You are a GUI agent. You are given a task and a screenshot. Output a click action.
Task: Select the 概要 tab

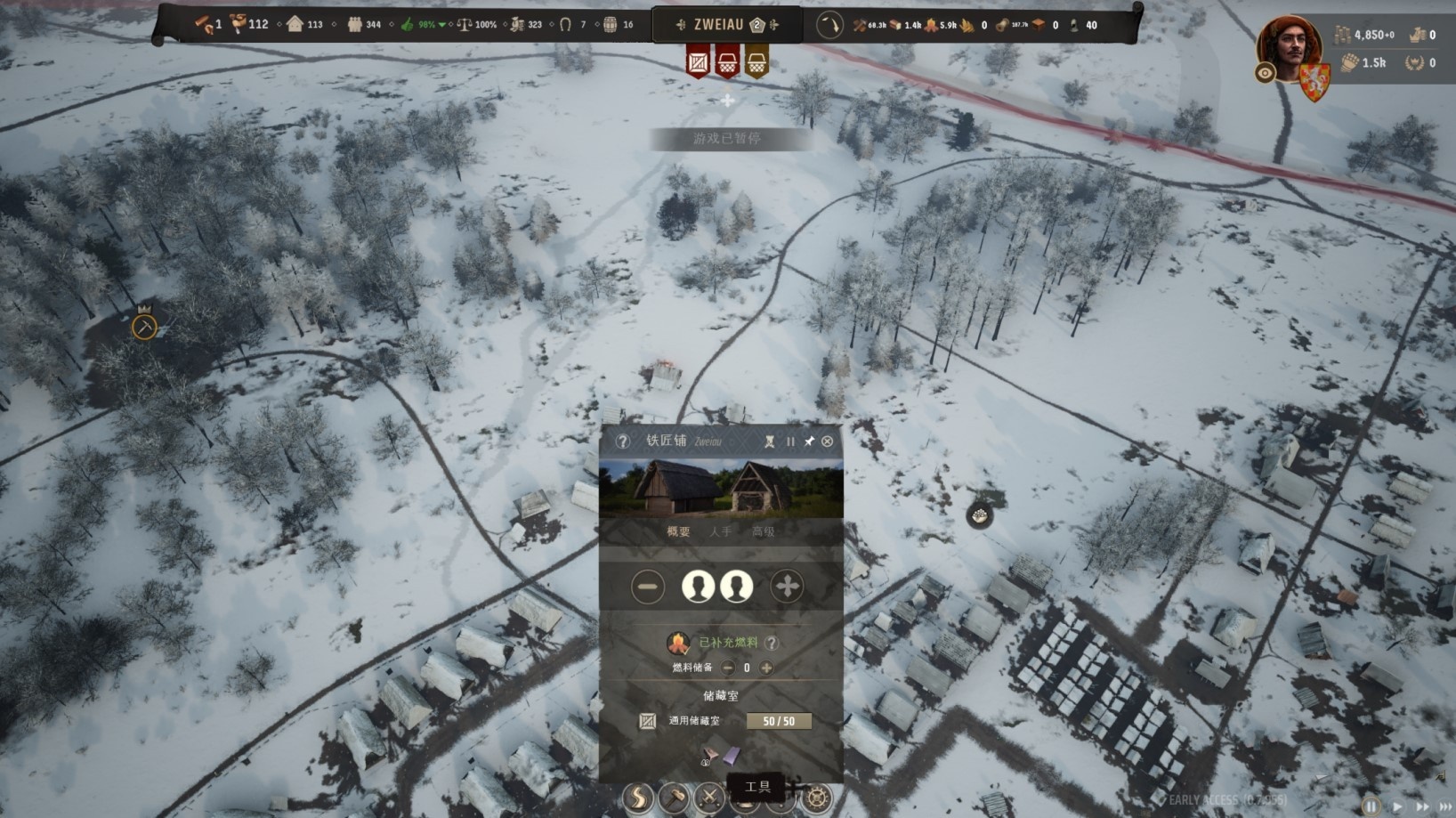[x=678, y=531]
